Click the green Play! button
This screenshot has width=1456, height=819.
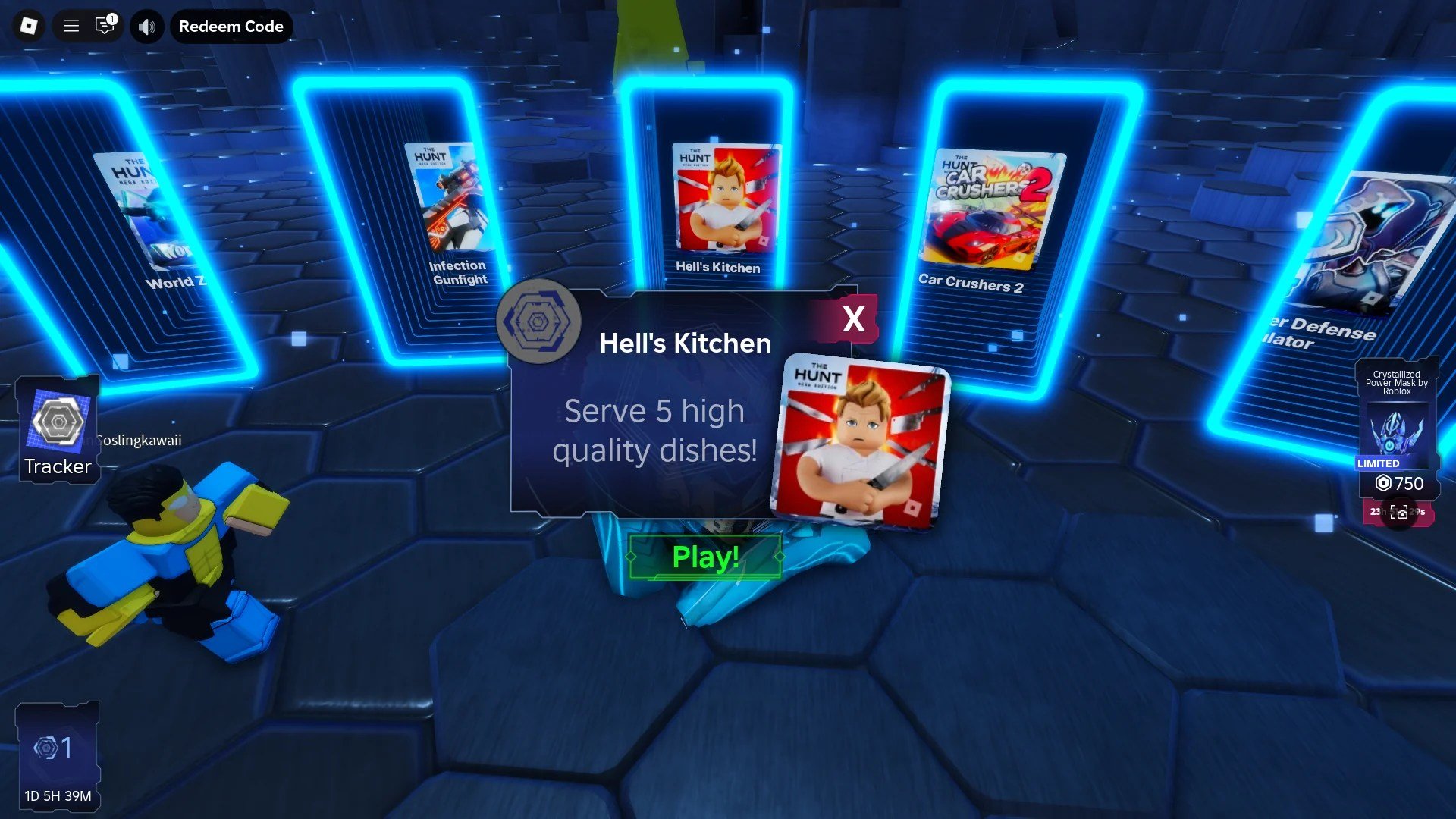point(704,557)
